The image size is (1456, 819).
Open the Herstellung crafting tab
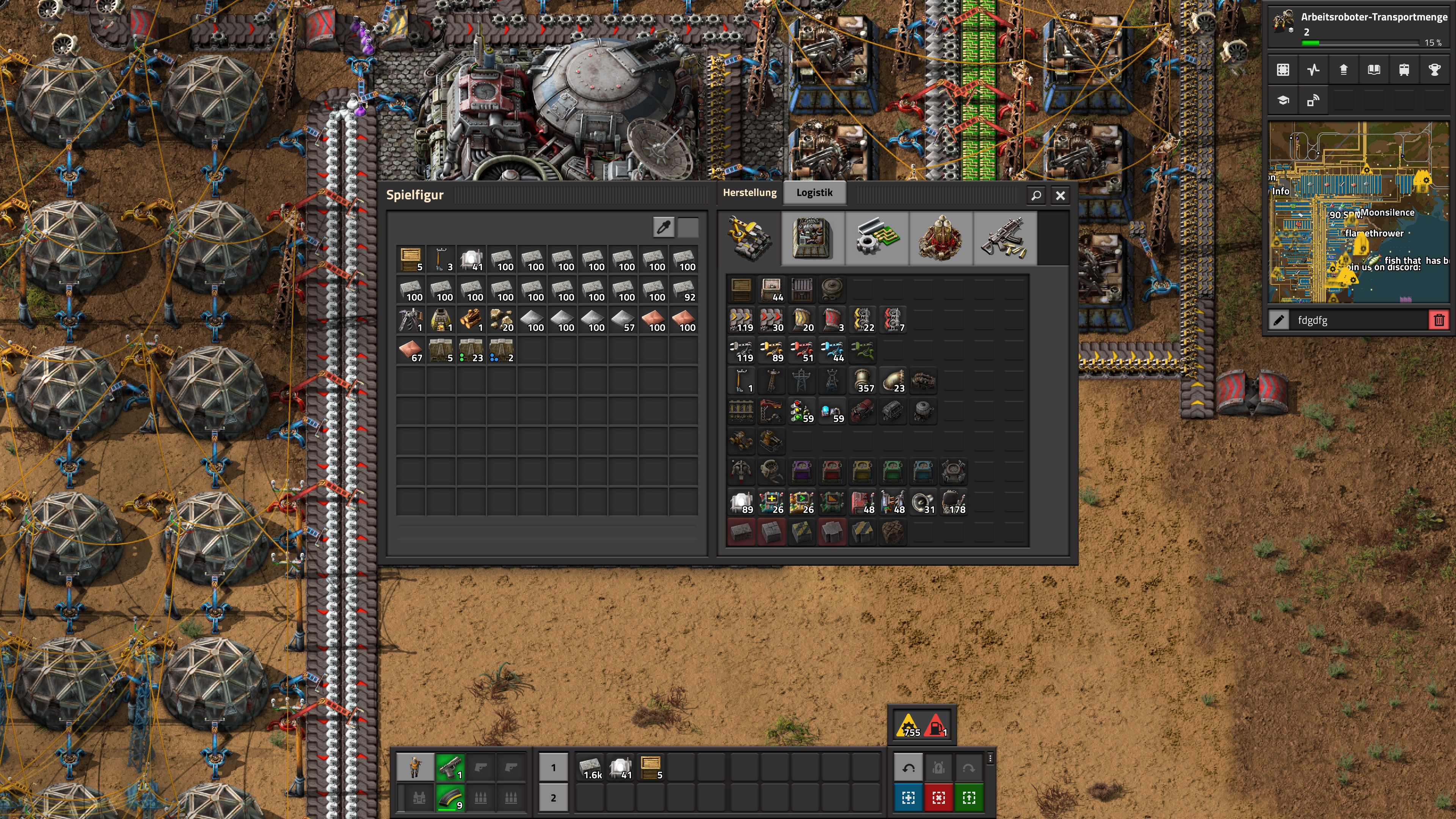[x=750, y=193]
